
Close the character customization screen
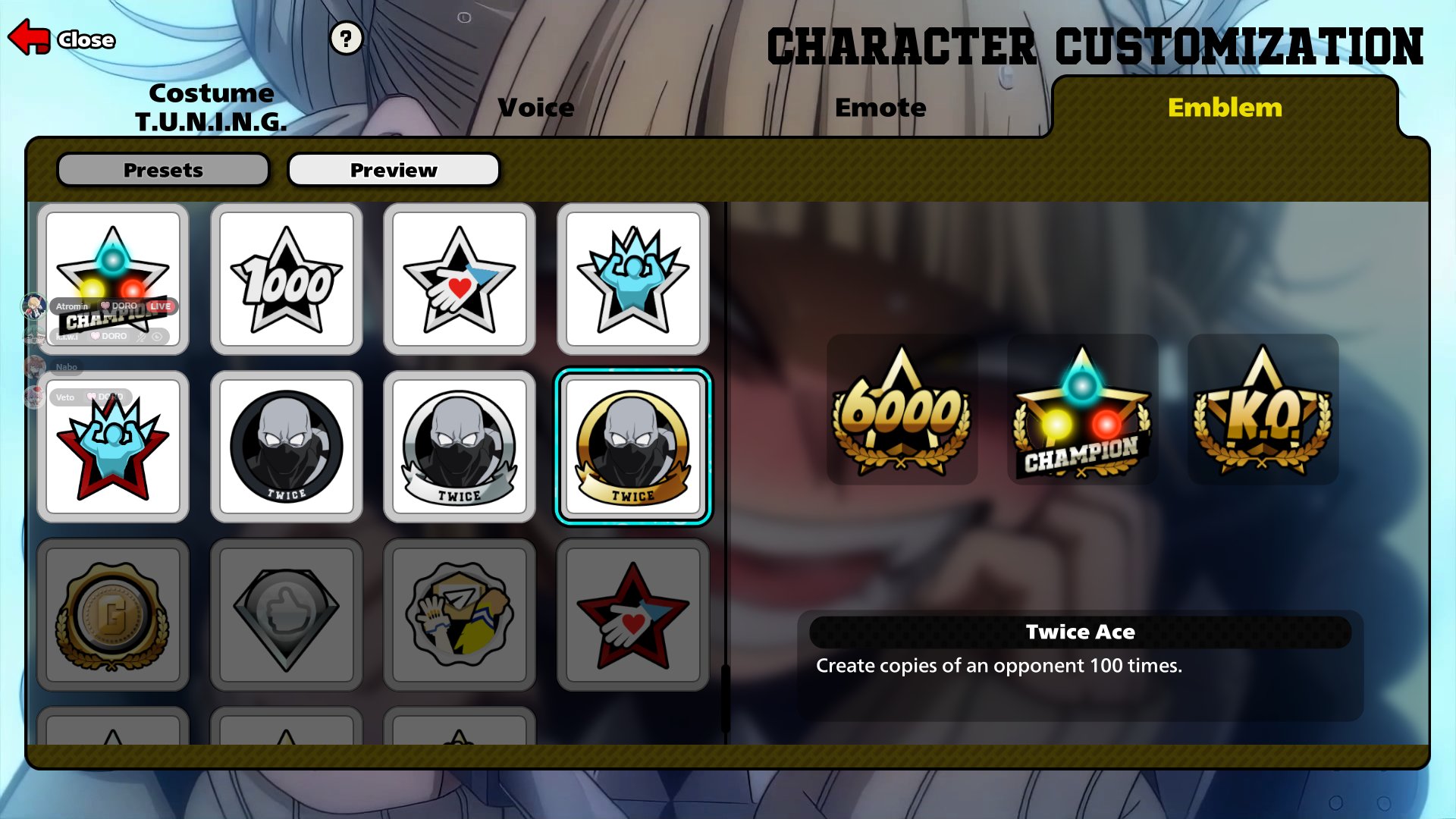[62, 38]
